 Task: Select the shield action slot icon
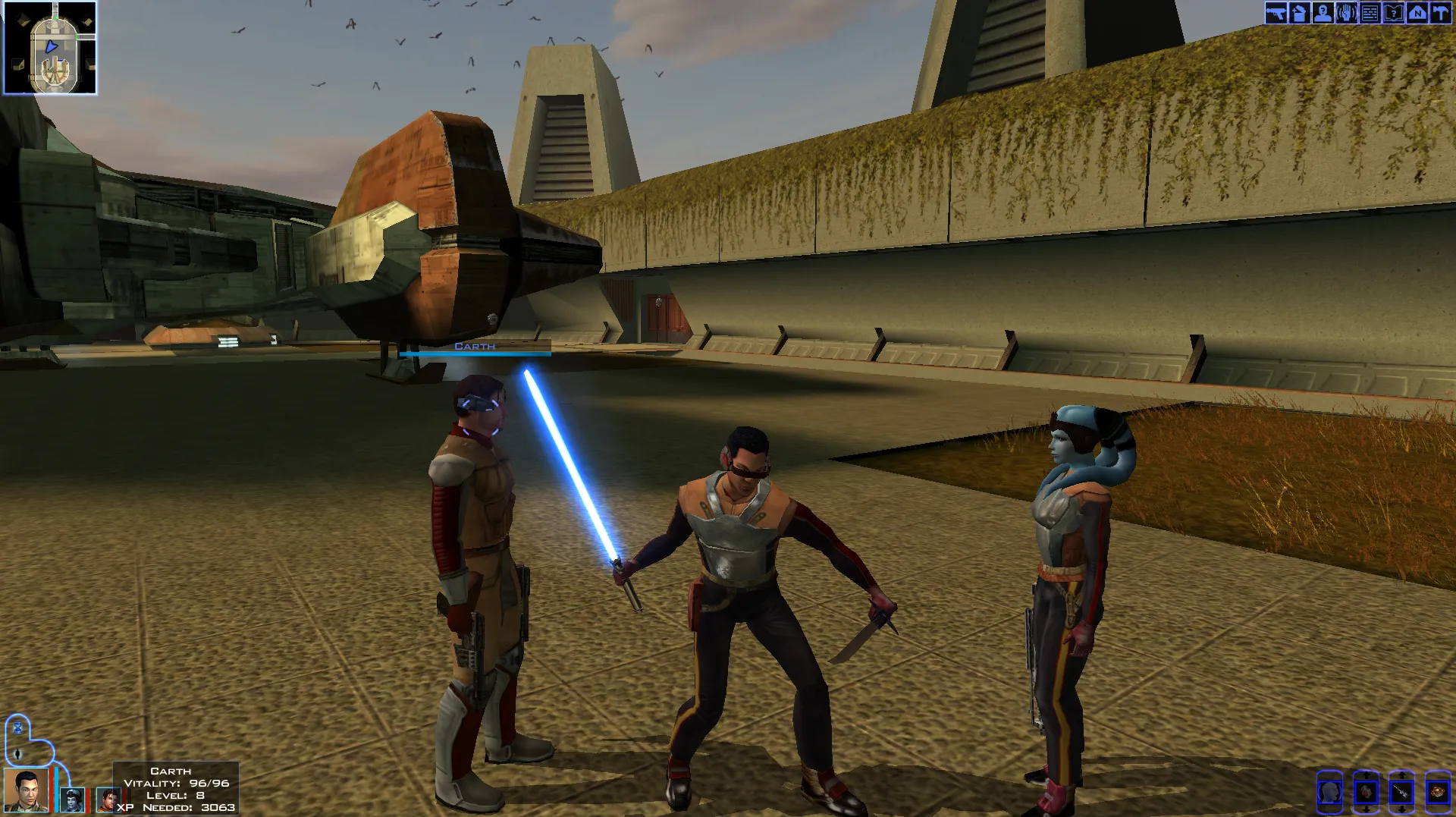point(1367,793)
